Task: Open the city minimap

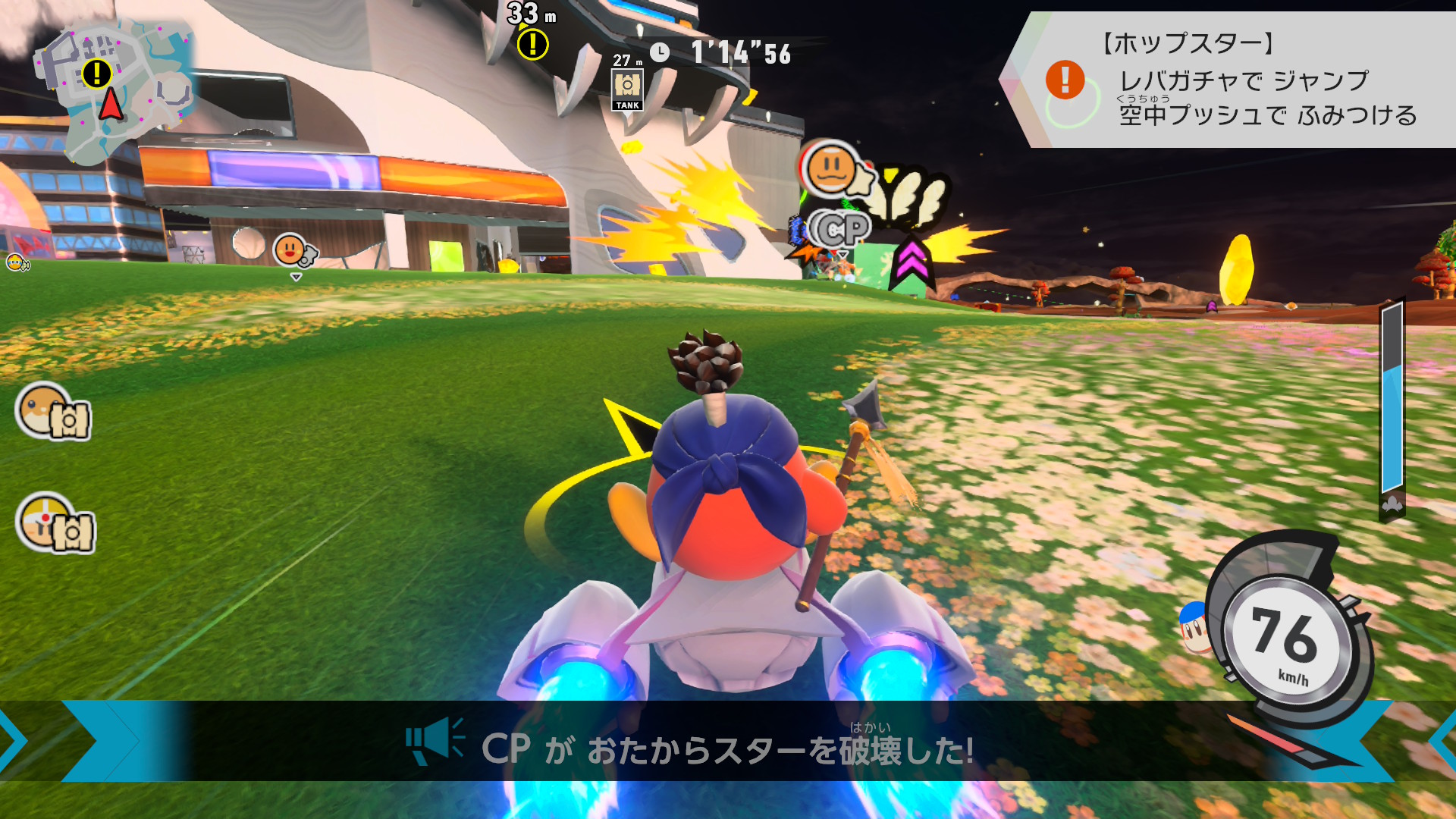Action: click(114, 91)
